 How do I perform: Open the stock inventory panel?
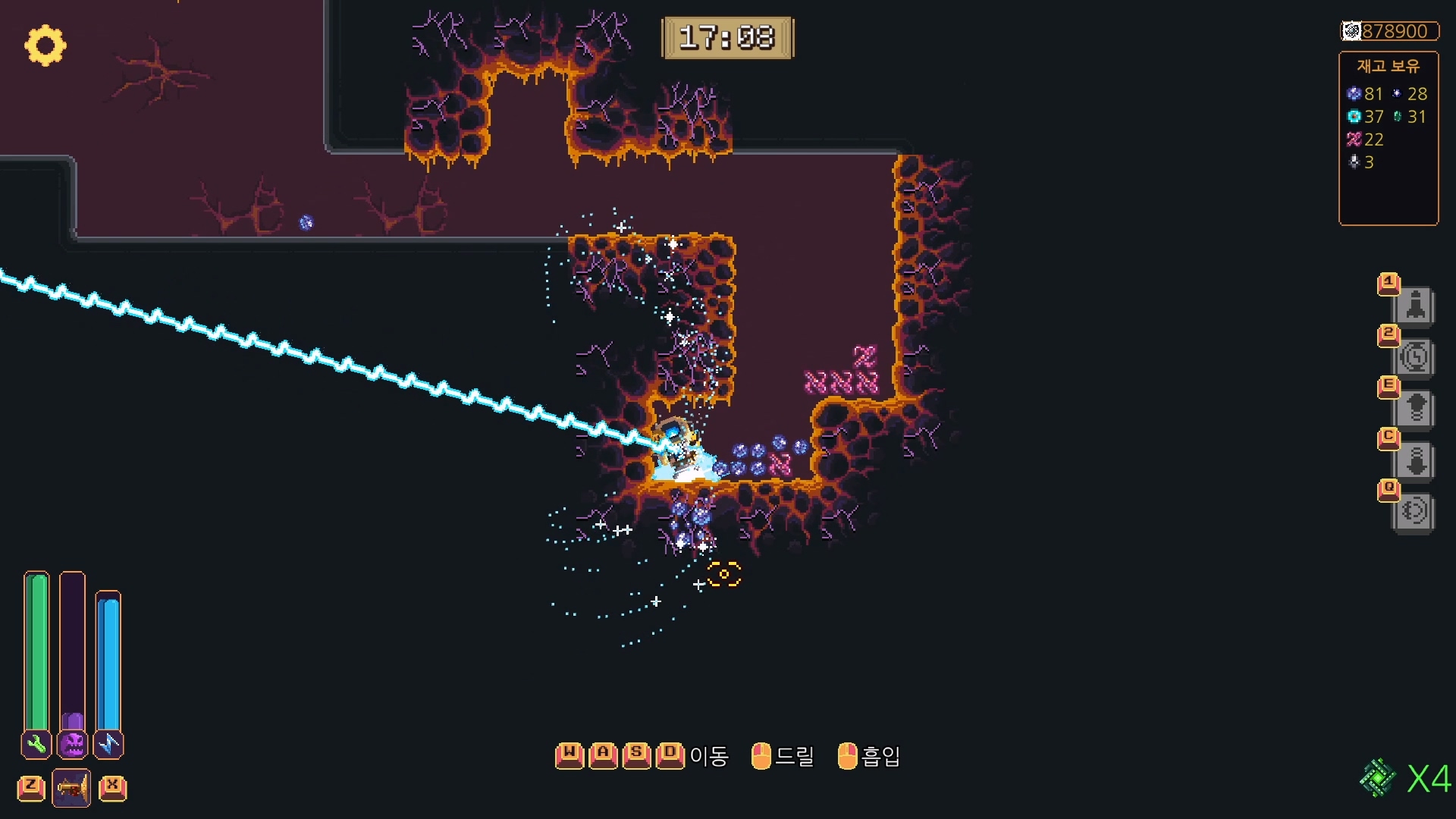point(1388,138)
